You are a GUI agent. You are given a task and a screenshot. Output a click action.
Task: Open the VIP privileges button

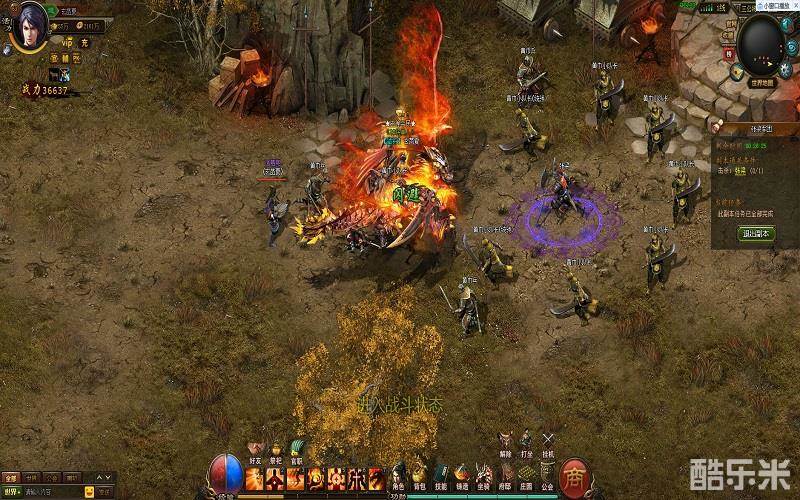point(67,43)
